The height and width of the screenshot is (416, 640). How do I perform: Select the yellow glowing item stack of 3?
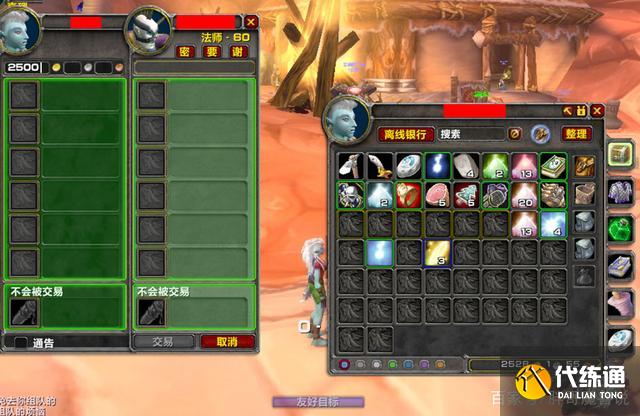click(437, 252)
